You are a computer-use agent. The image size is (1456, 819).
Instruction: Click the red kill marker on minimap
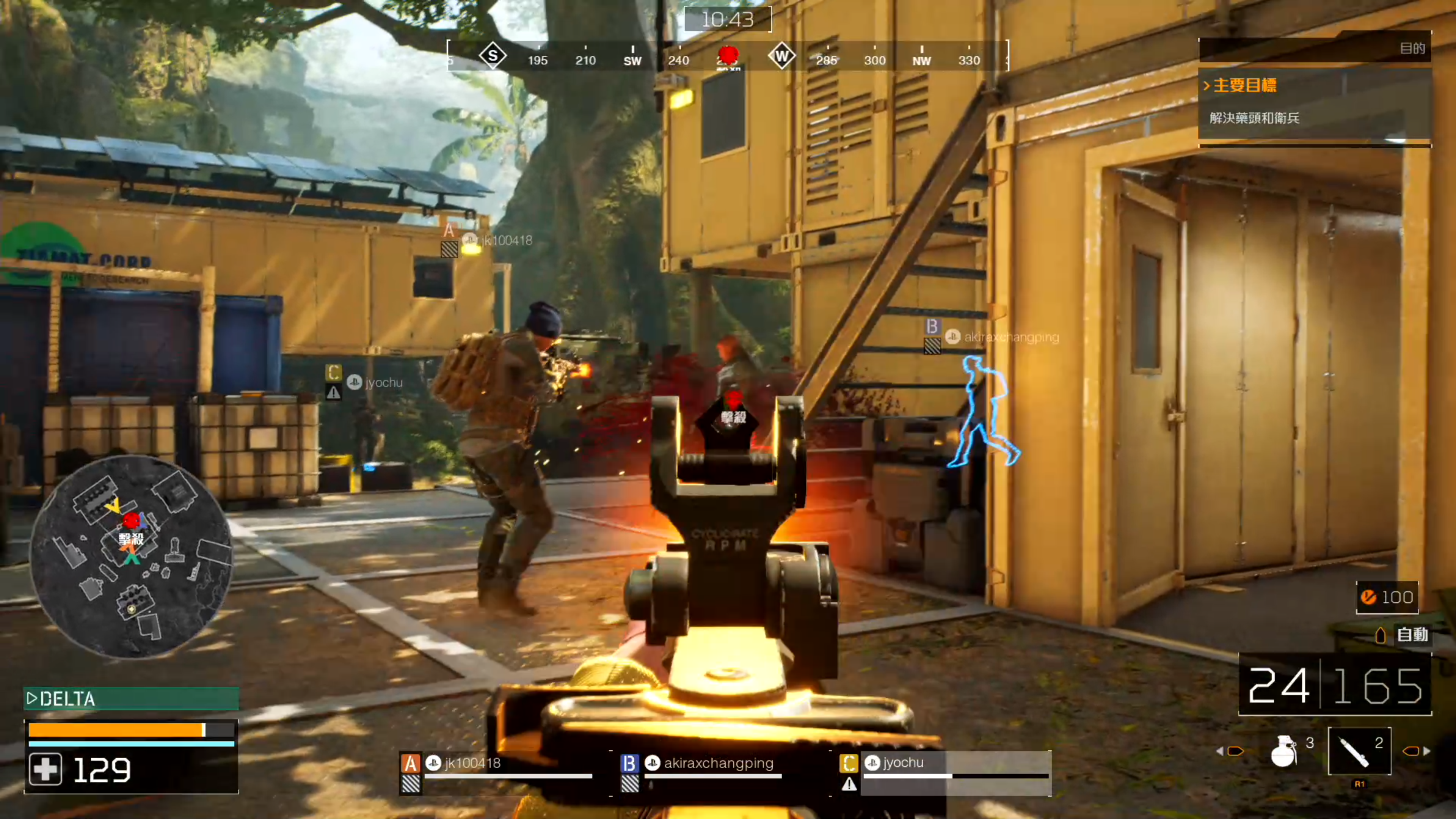coord(131,520)
